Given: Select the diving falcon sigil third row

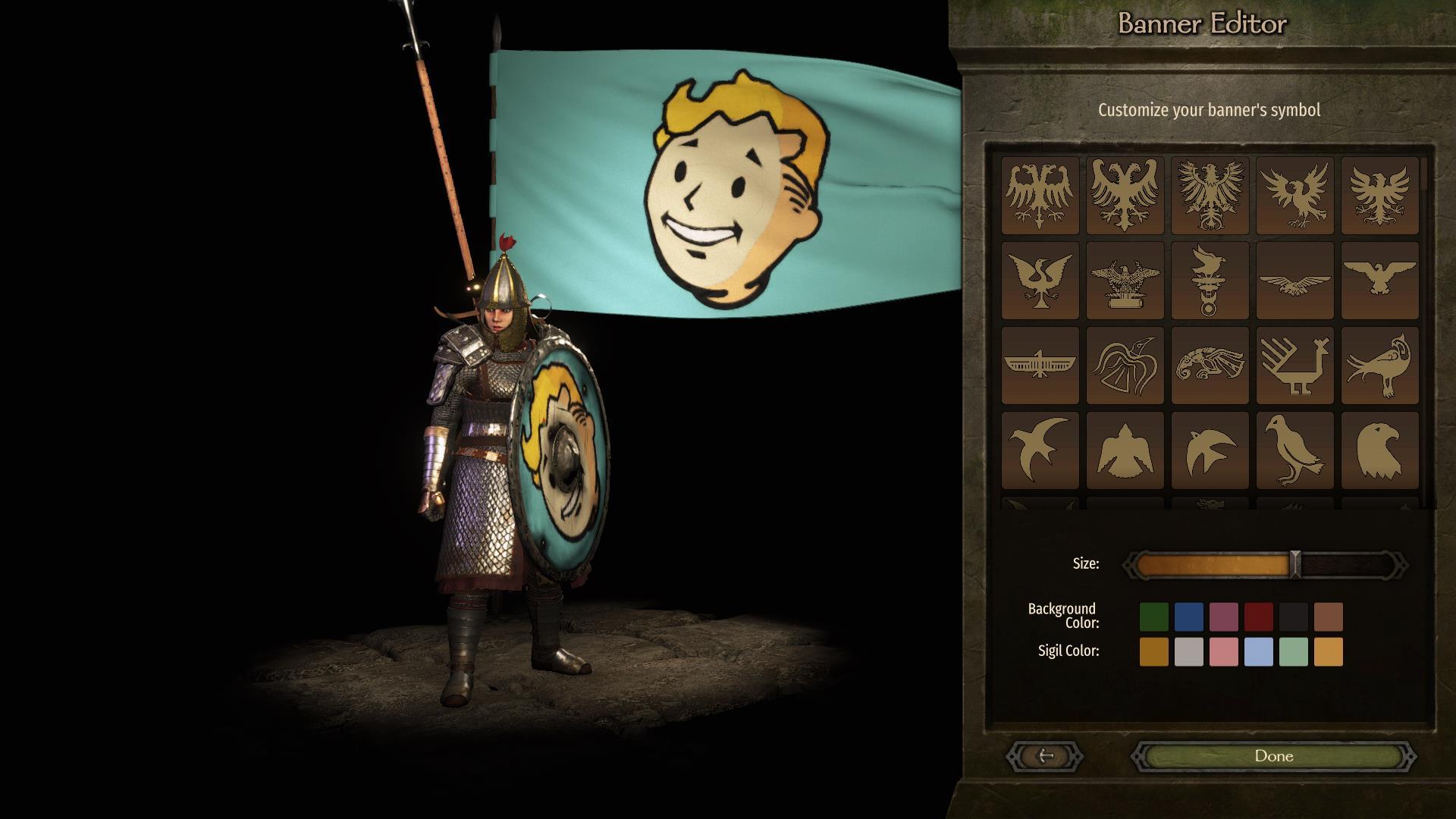Looking at the screenshot, I should [1210, 366].
